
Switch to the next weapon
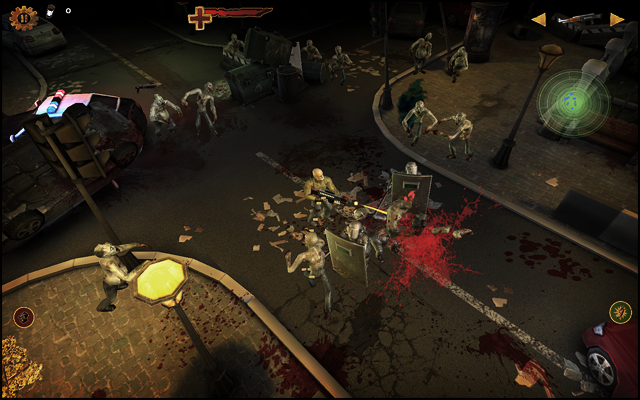click(x=617, y=19)
